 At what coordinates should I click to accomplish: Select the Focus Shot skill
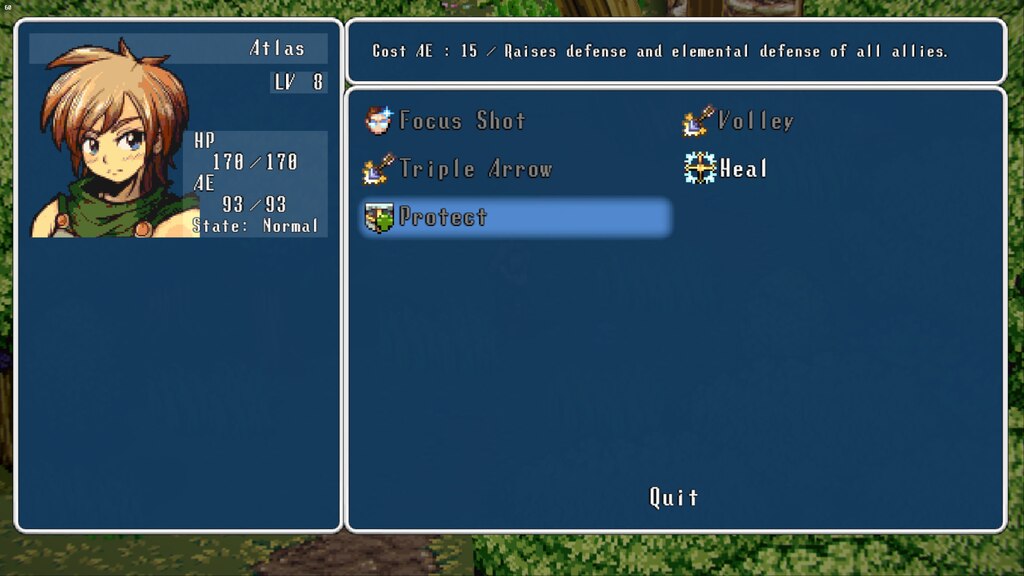pos(446,121)
